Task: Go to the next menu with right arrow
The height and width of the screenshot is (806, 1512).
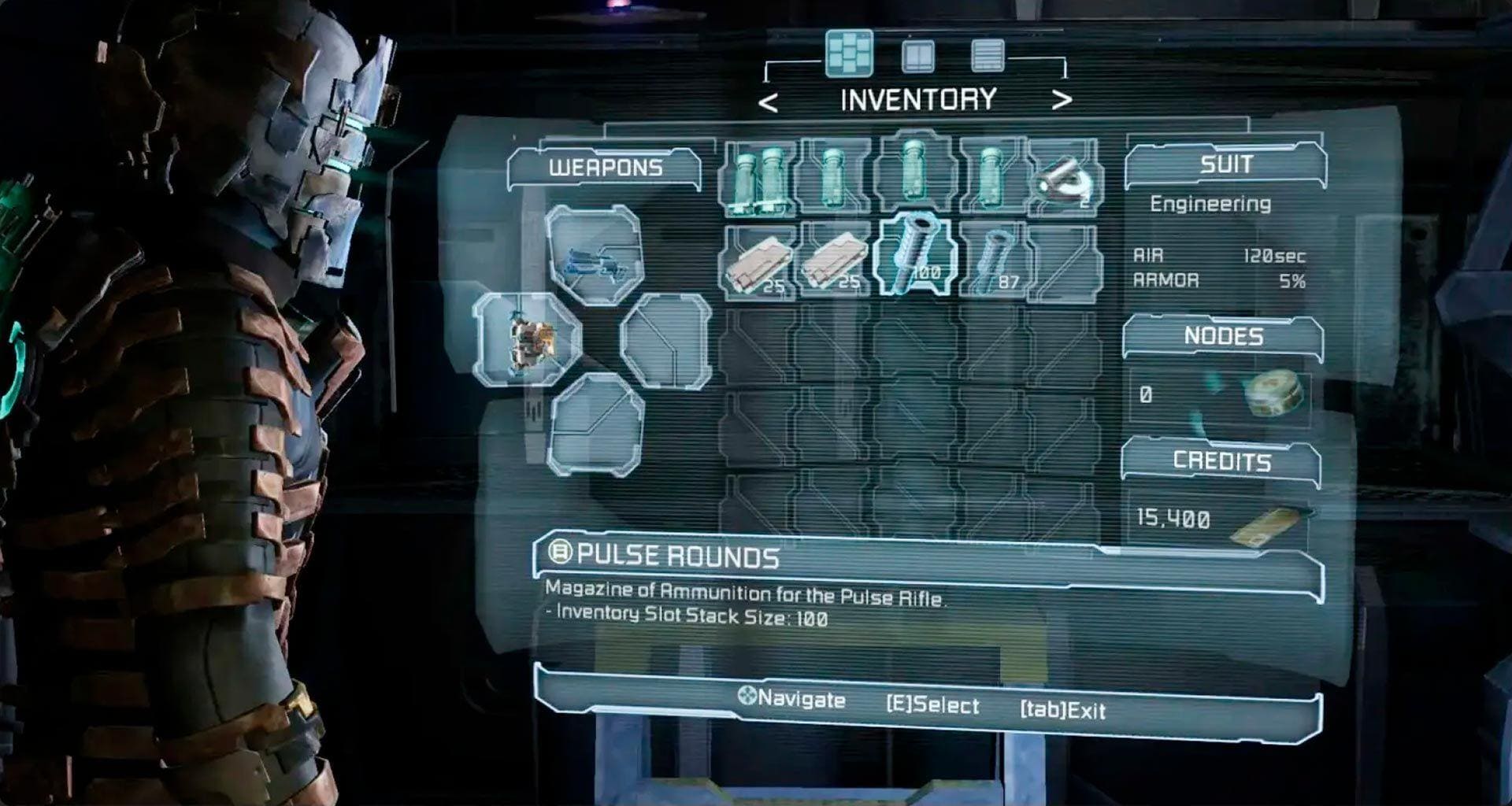Action: (x=1062, y=100)
